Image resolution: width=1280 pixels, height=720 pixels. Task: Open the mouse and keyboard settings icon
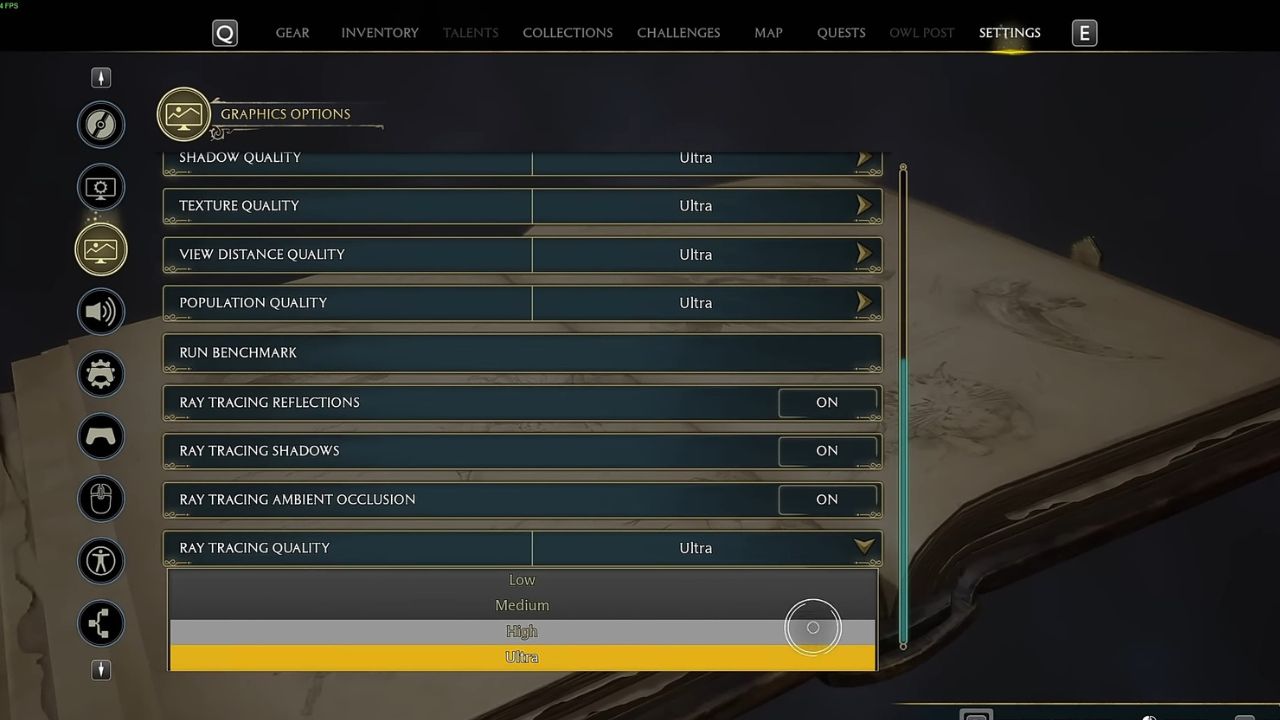tap(100, 498)
